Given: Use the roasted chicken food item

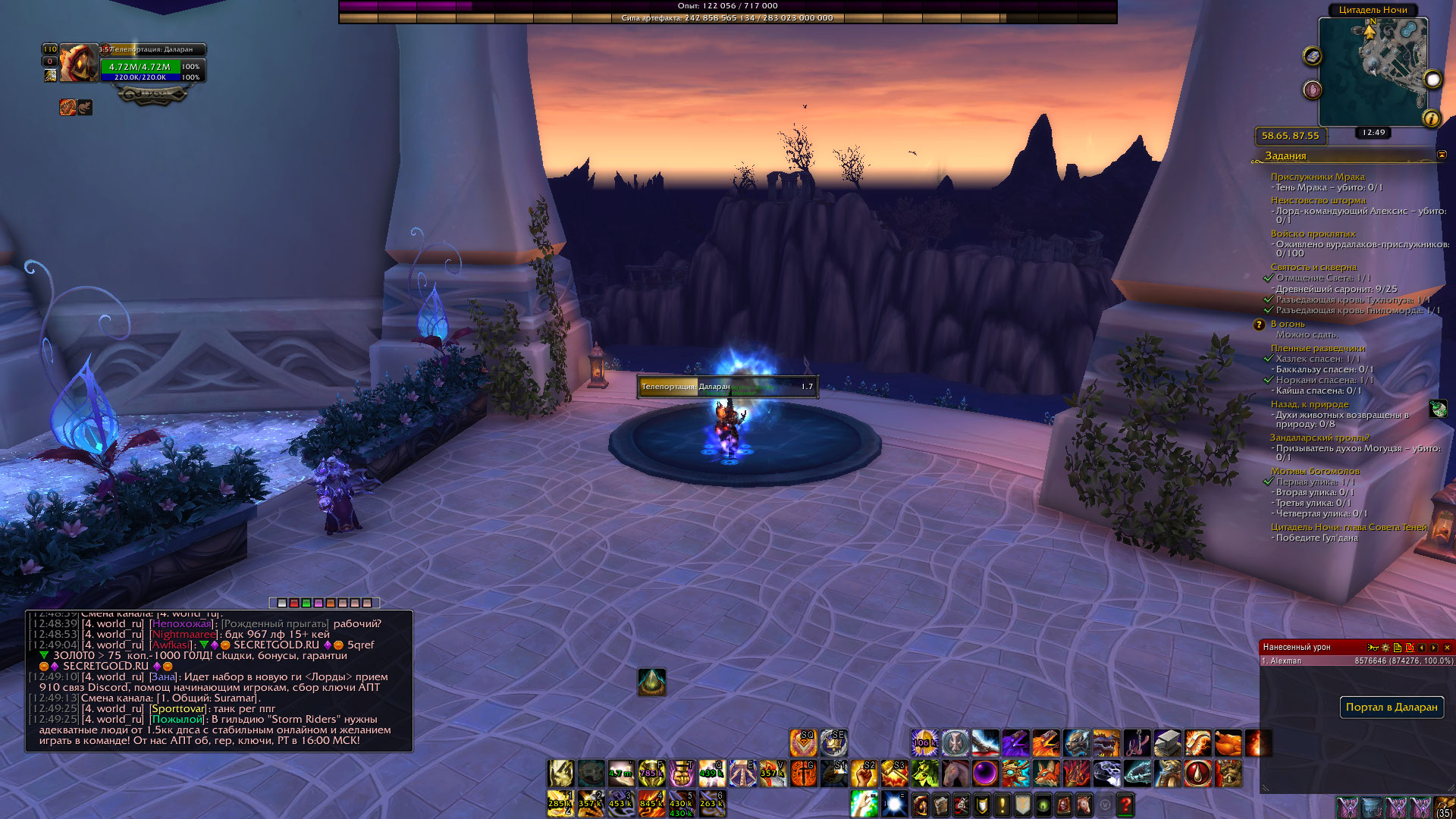Looking at the screenshot, I should (1228, 743).
